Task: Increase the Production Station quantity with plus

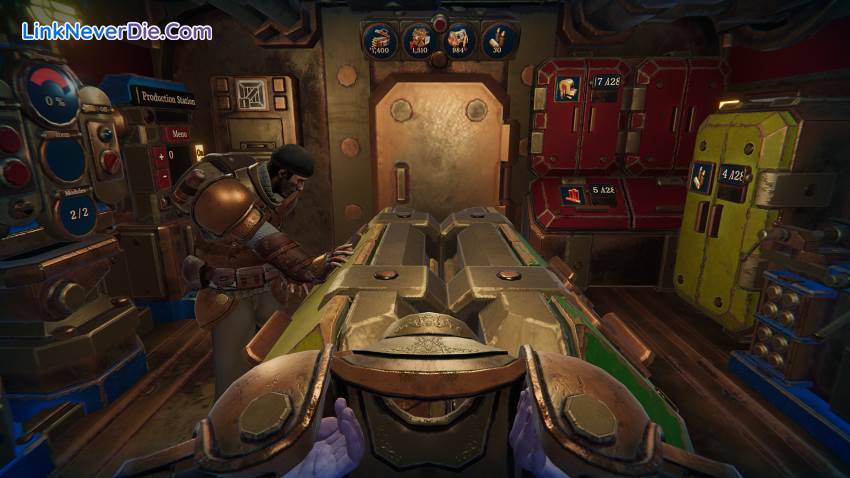Action: click(x=163, y=155)
